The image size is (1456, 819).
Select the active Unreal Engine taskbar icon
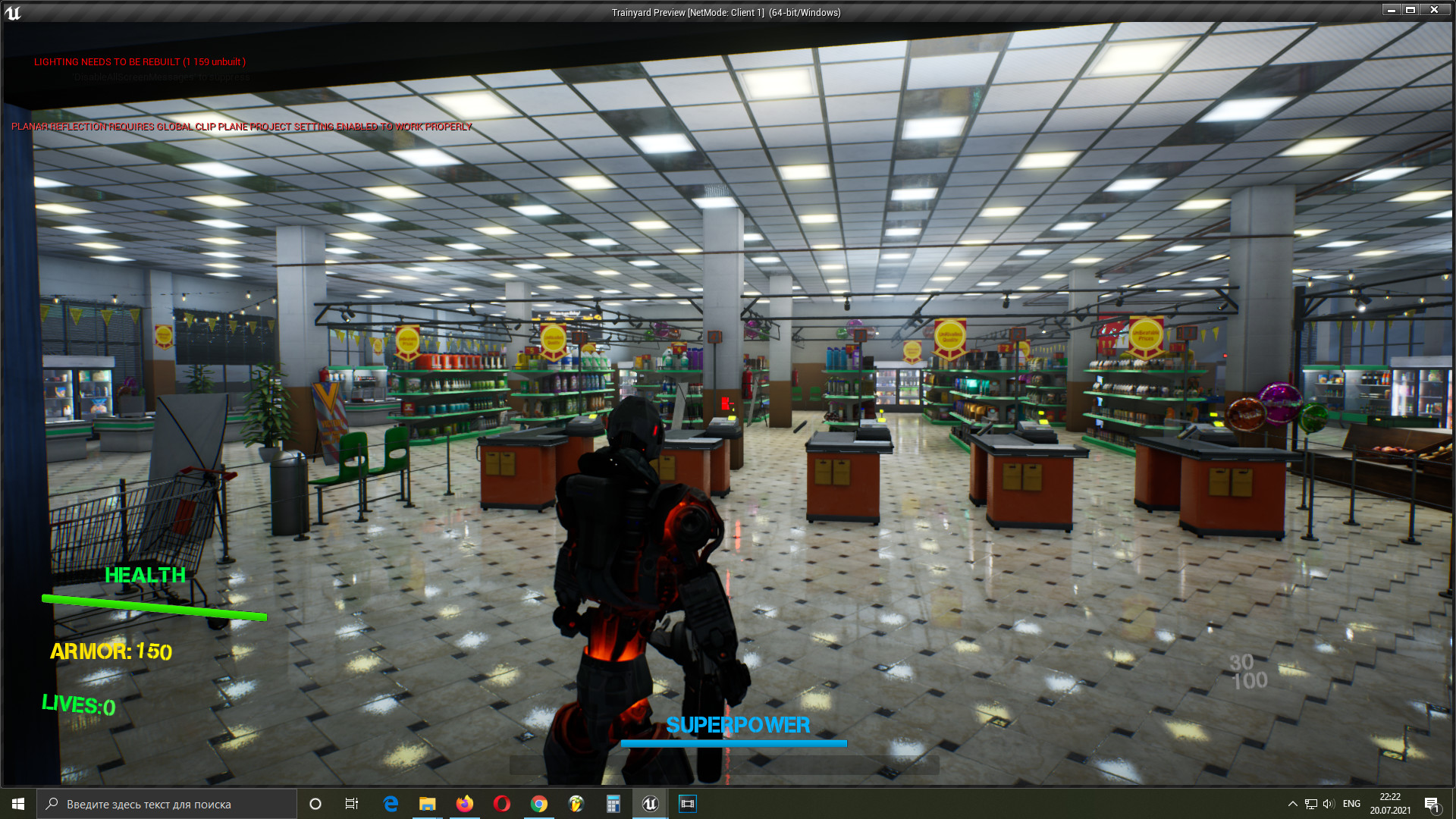651,804
